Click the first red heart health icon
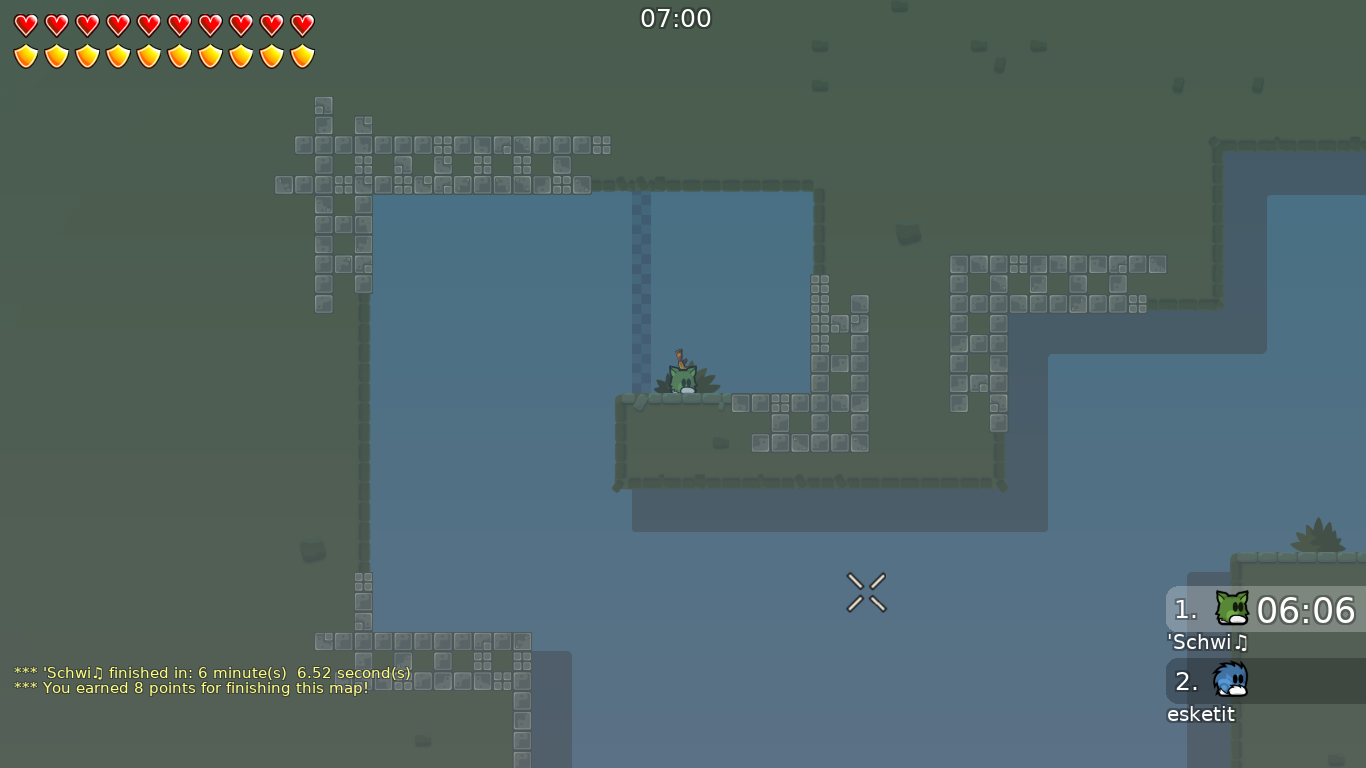The image size is (1366, 768). coord(25,23)
